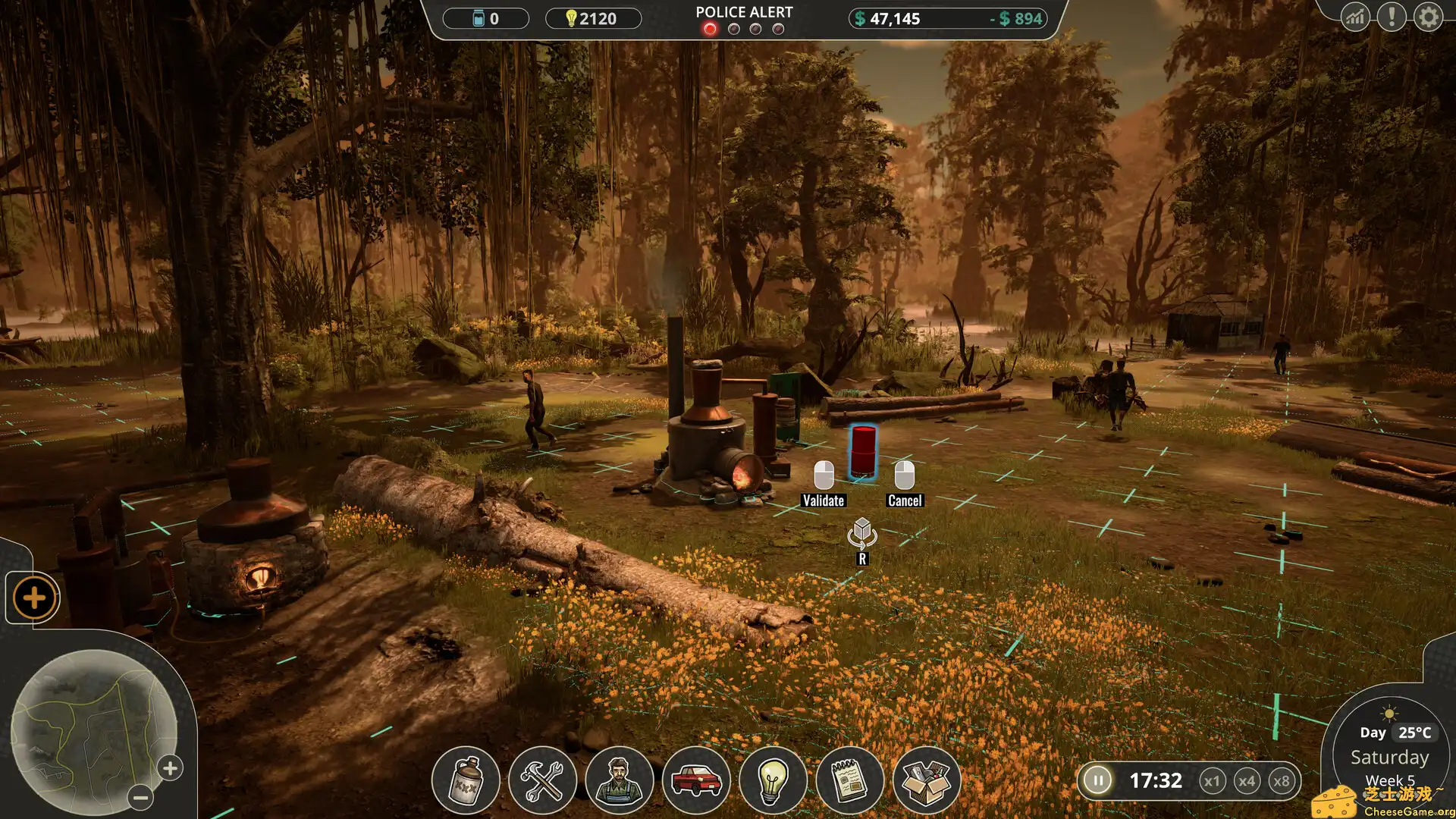The height and width of the screenshot is (819, 1456).
Task: Expand the yellow plus side panel
Action: [x=34, y=598]
